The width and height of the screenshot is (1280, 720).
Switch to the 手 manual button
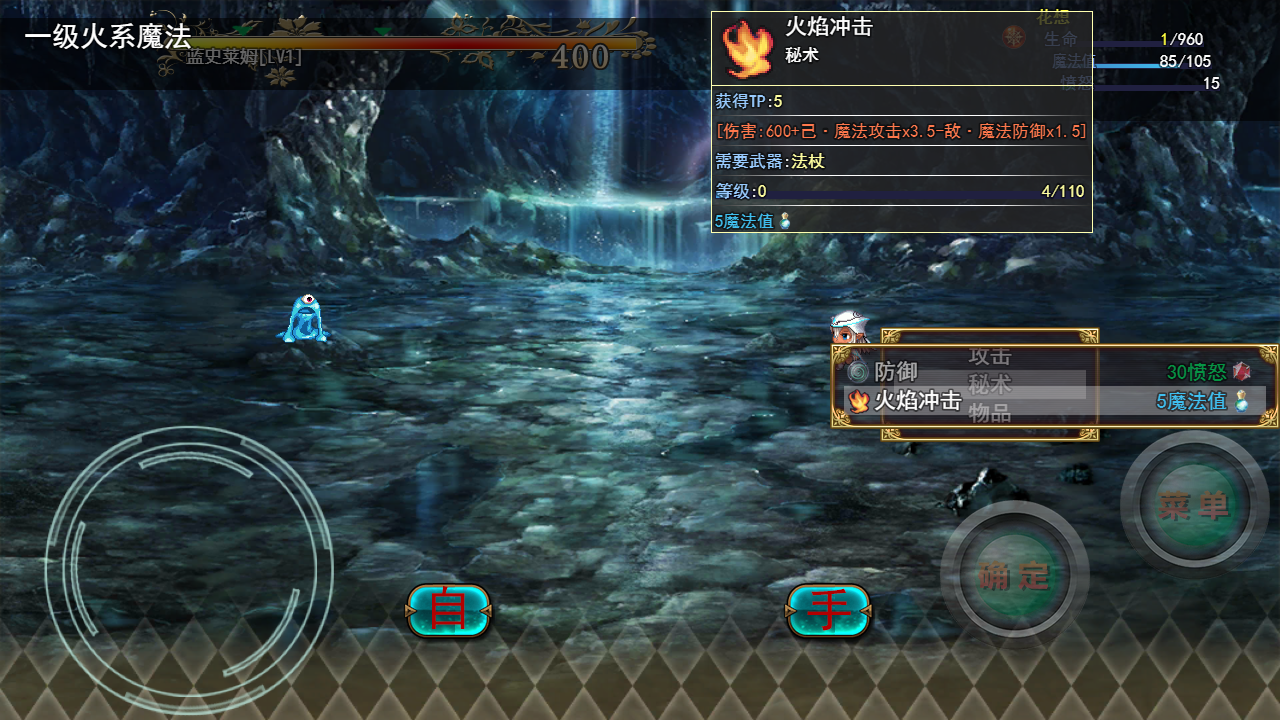[828, 610]
